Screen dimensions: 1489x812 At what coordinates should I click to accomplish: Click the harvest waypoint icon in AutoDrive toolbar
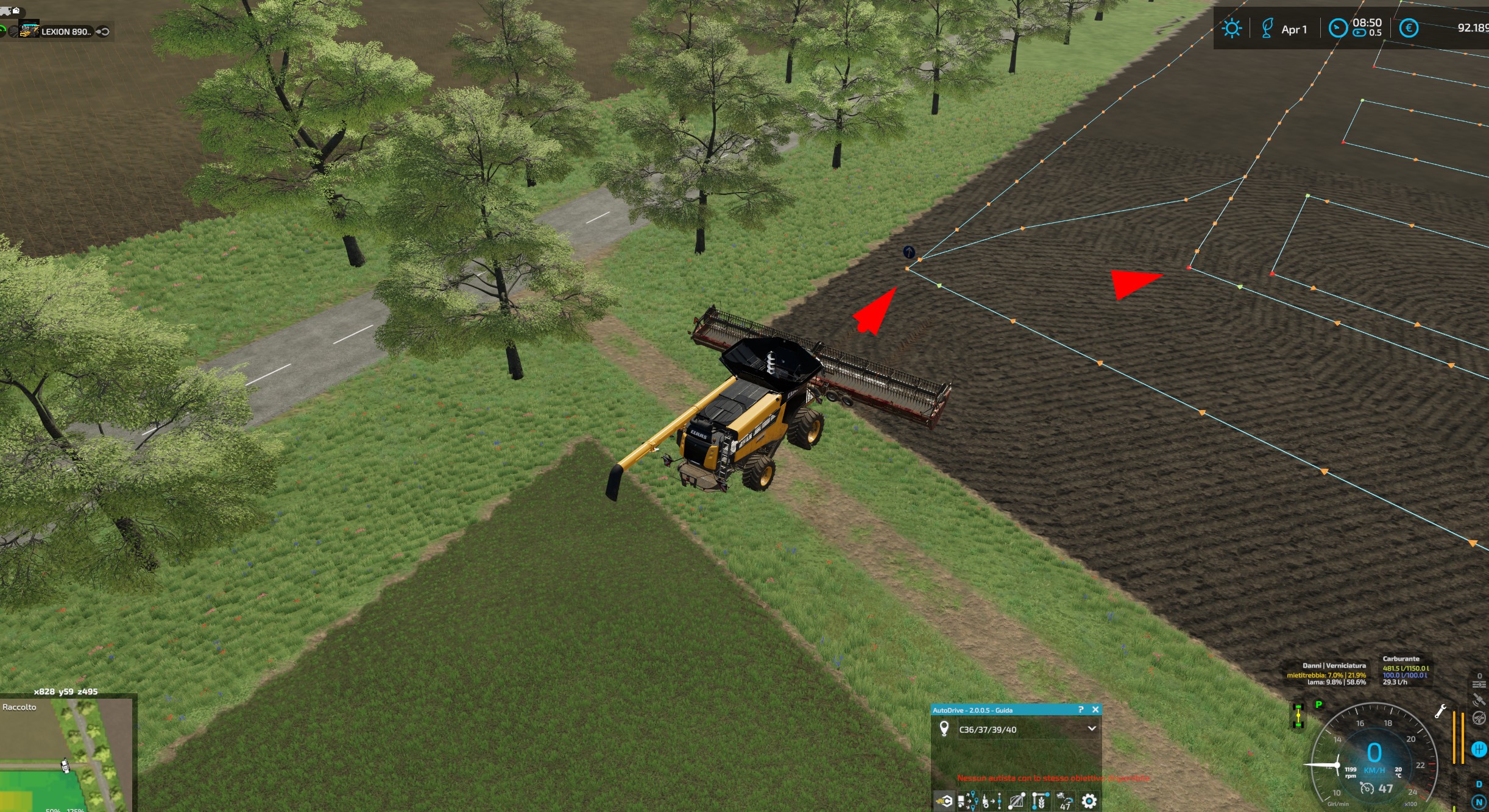1041,801
